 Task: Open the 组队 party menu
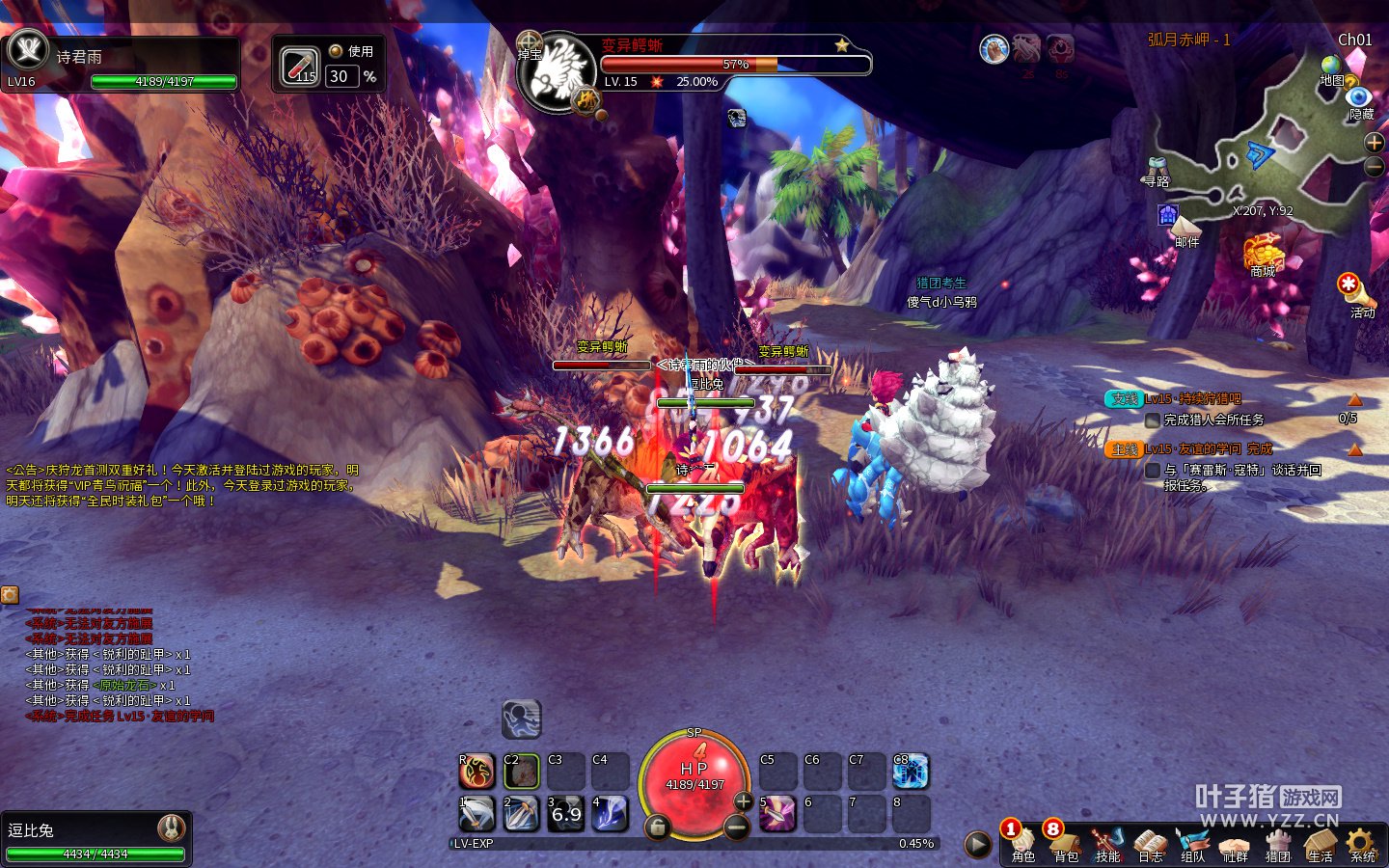click(1193, 843)
